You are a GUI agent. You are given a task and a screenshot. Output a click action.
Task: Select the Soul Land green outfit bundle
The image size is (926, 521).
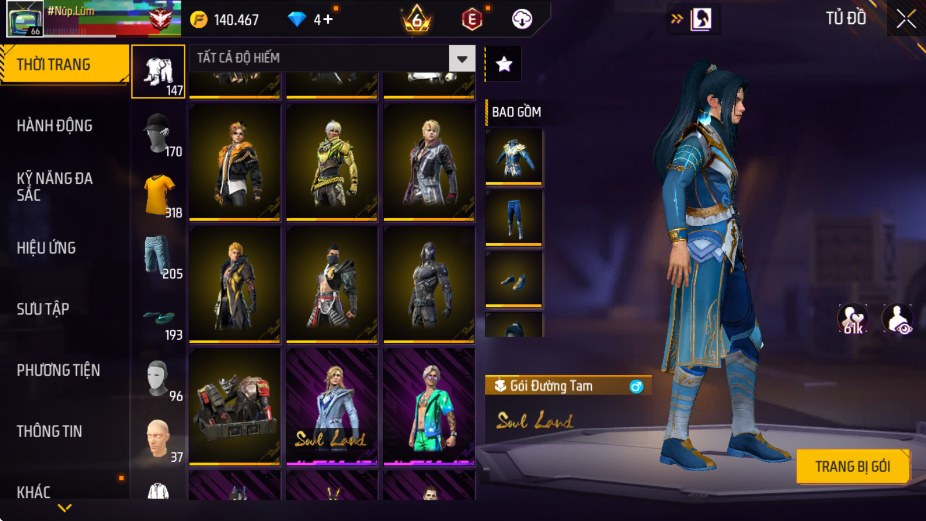pos(429,406)
